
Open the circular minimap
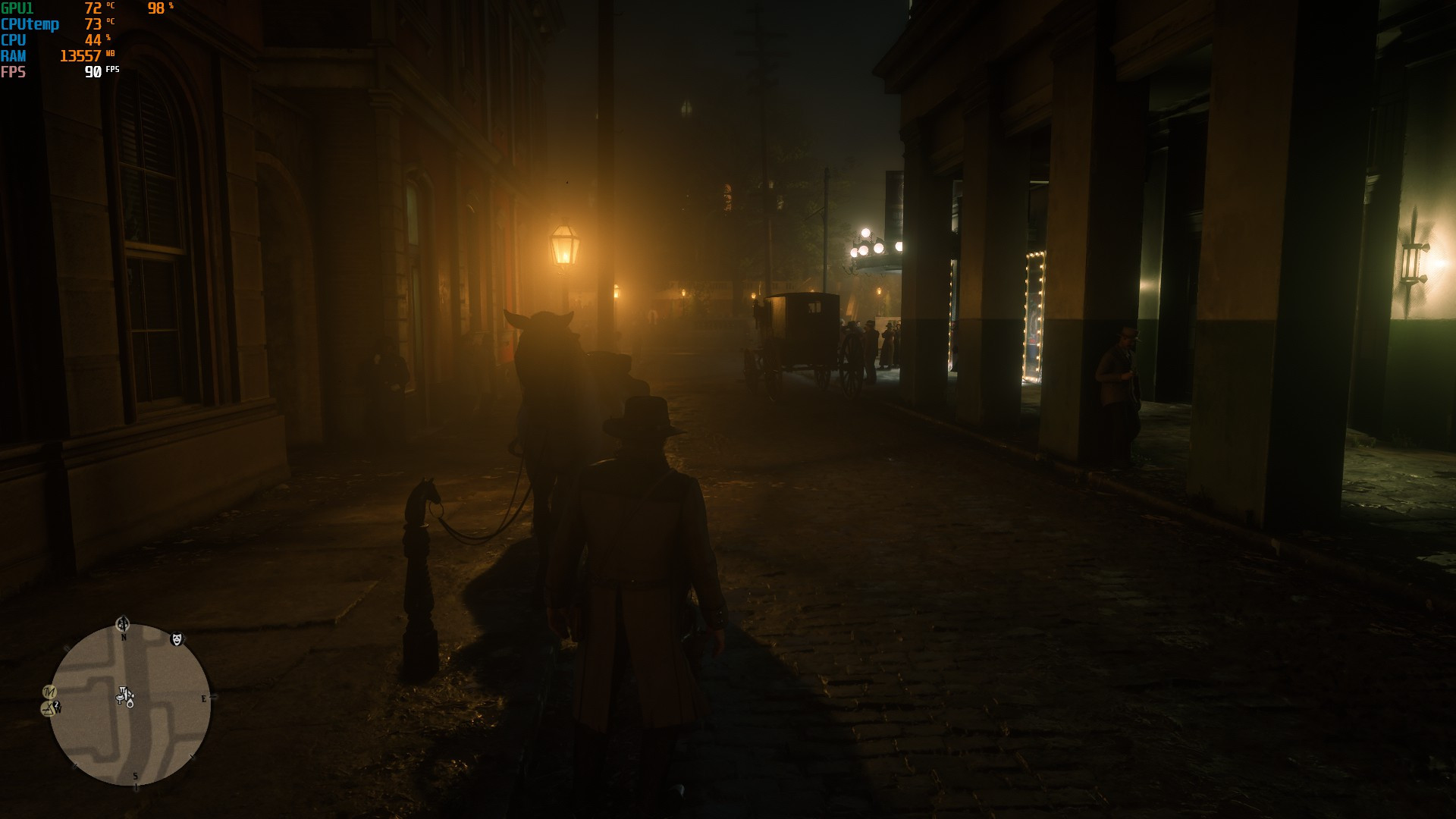pos(130,705)
